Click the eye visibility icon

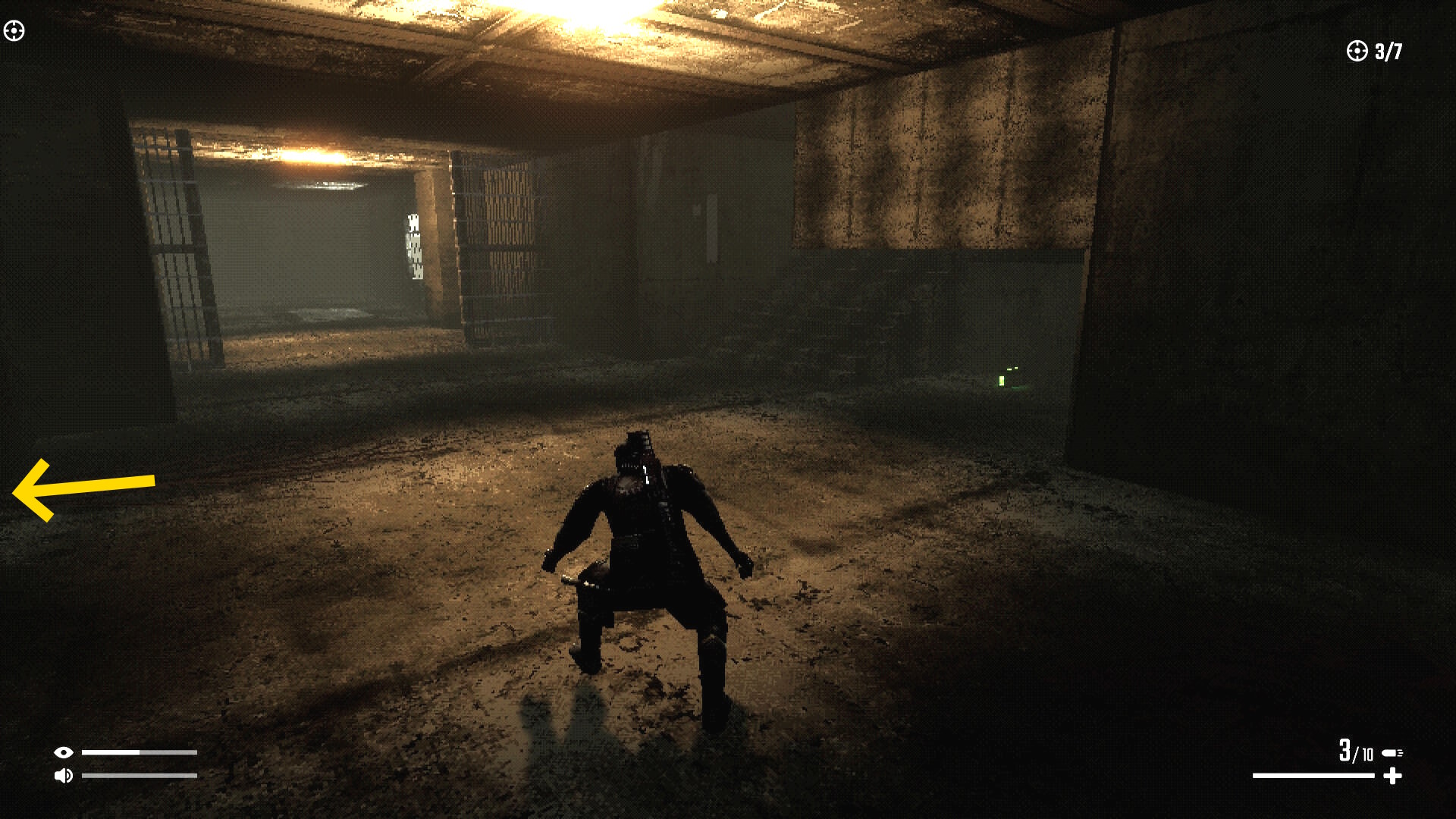[64, 752]
